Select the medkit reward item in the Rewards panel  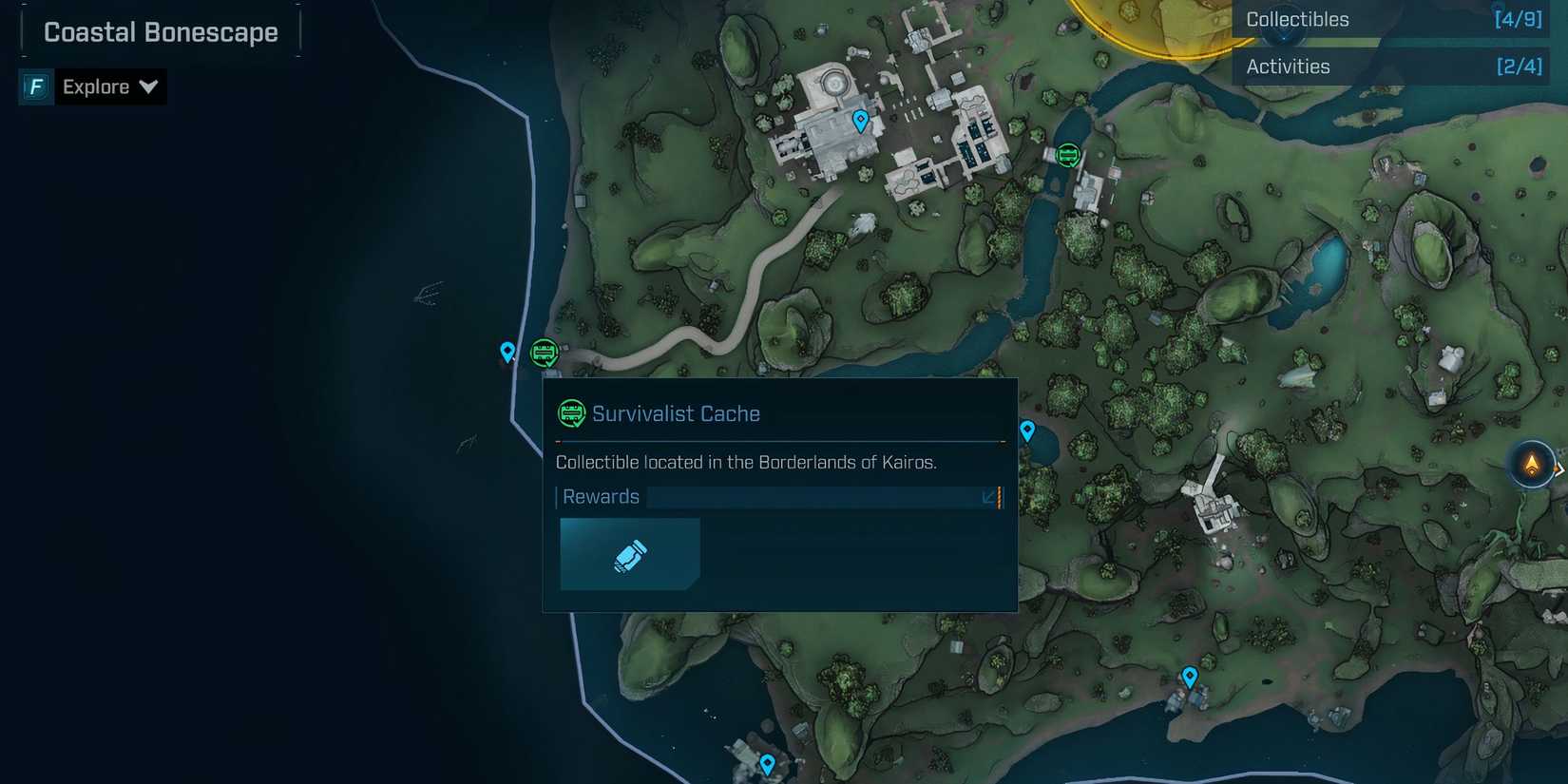coord(629,553)
